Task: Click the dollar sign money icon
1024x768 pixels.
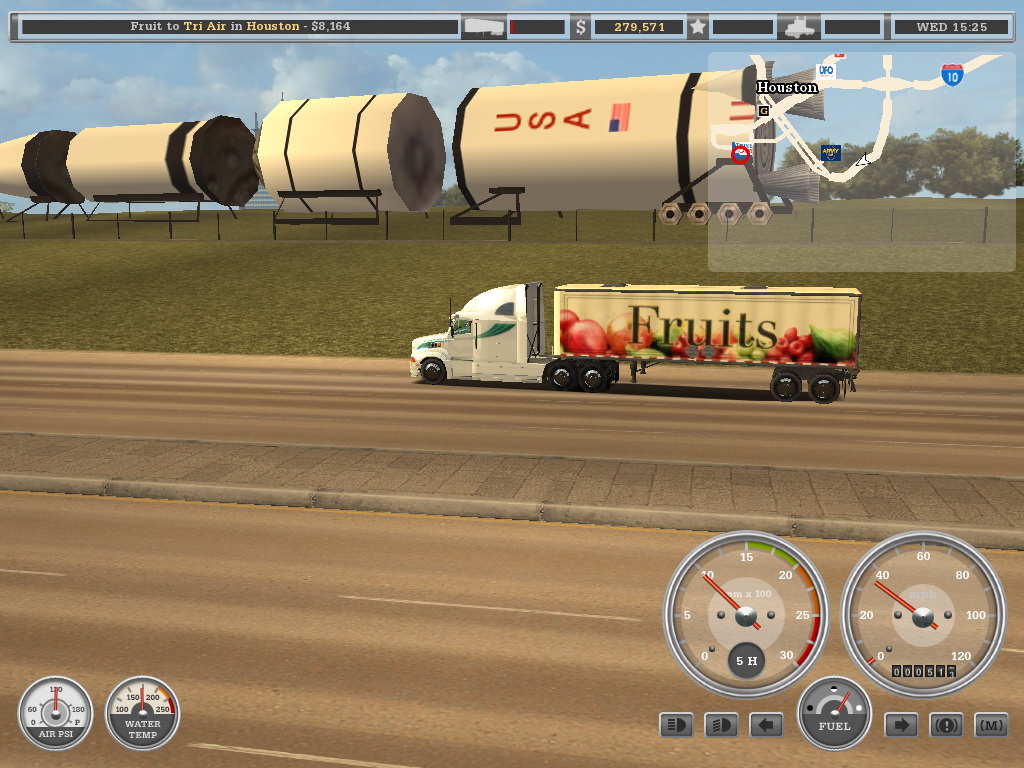Action: [580, 27]
